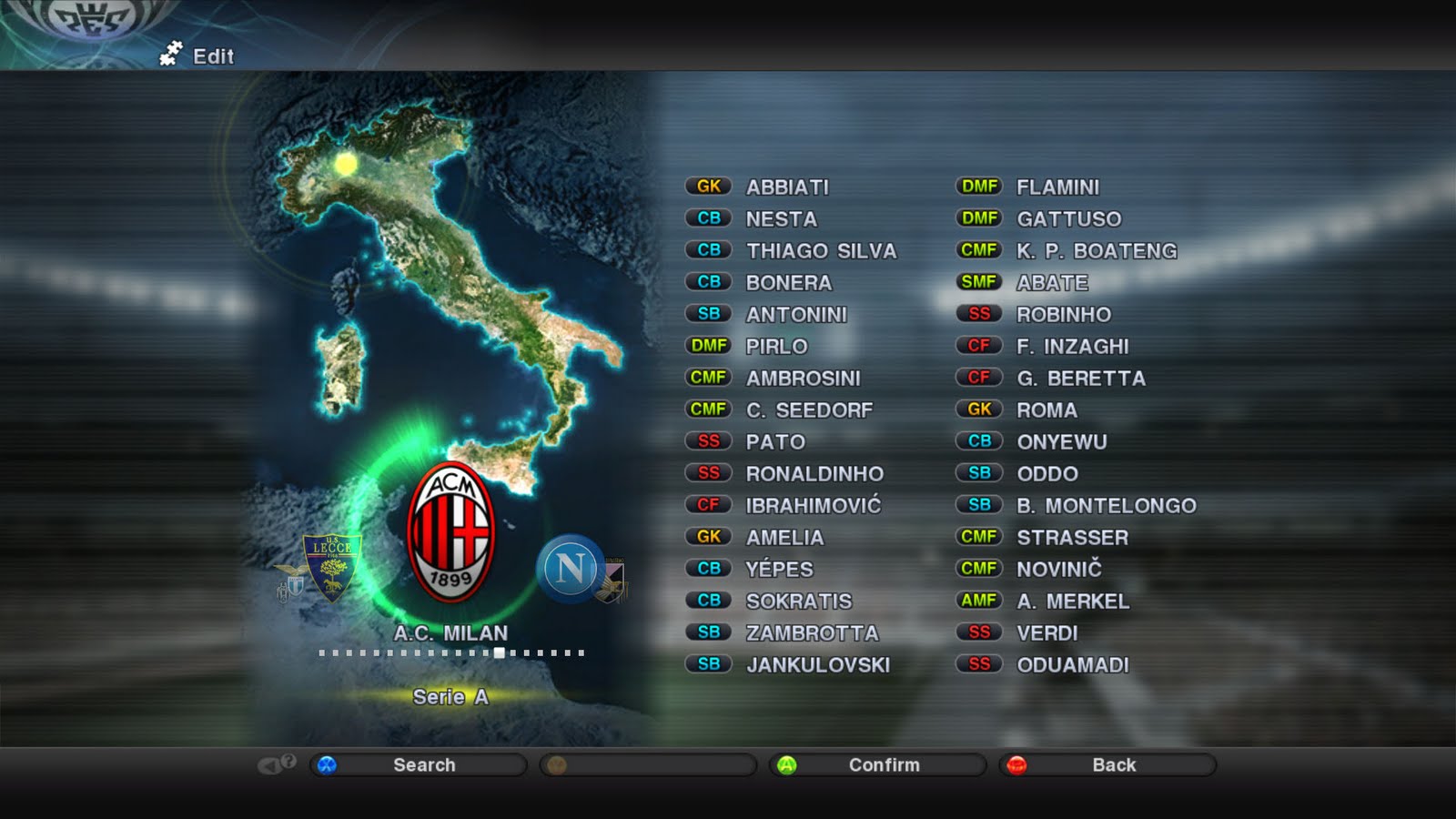Click the Edit menu text at top

214,56
